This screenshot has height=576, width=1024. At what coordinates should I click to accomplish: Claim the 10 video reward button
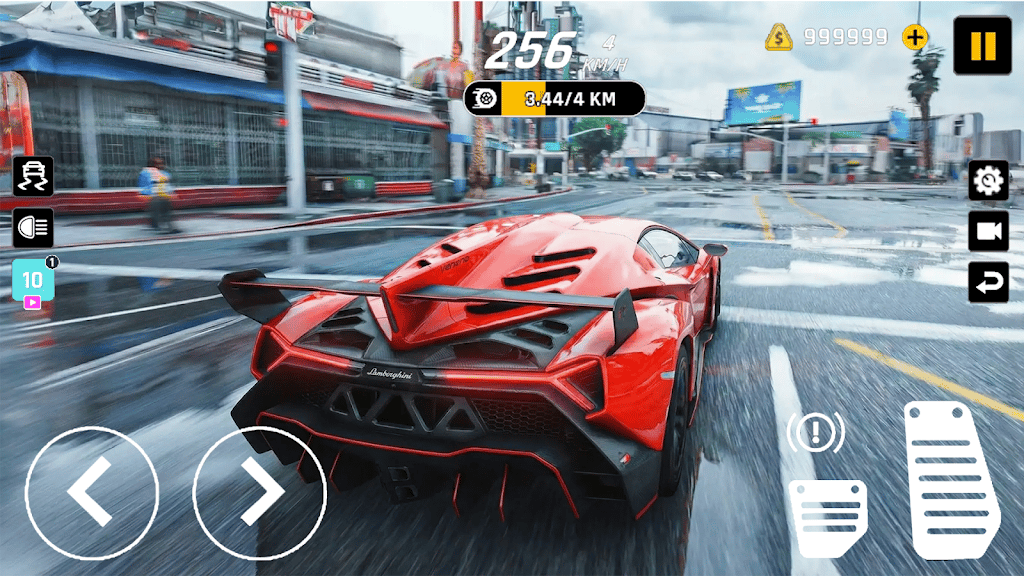point(33,281)
